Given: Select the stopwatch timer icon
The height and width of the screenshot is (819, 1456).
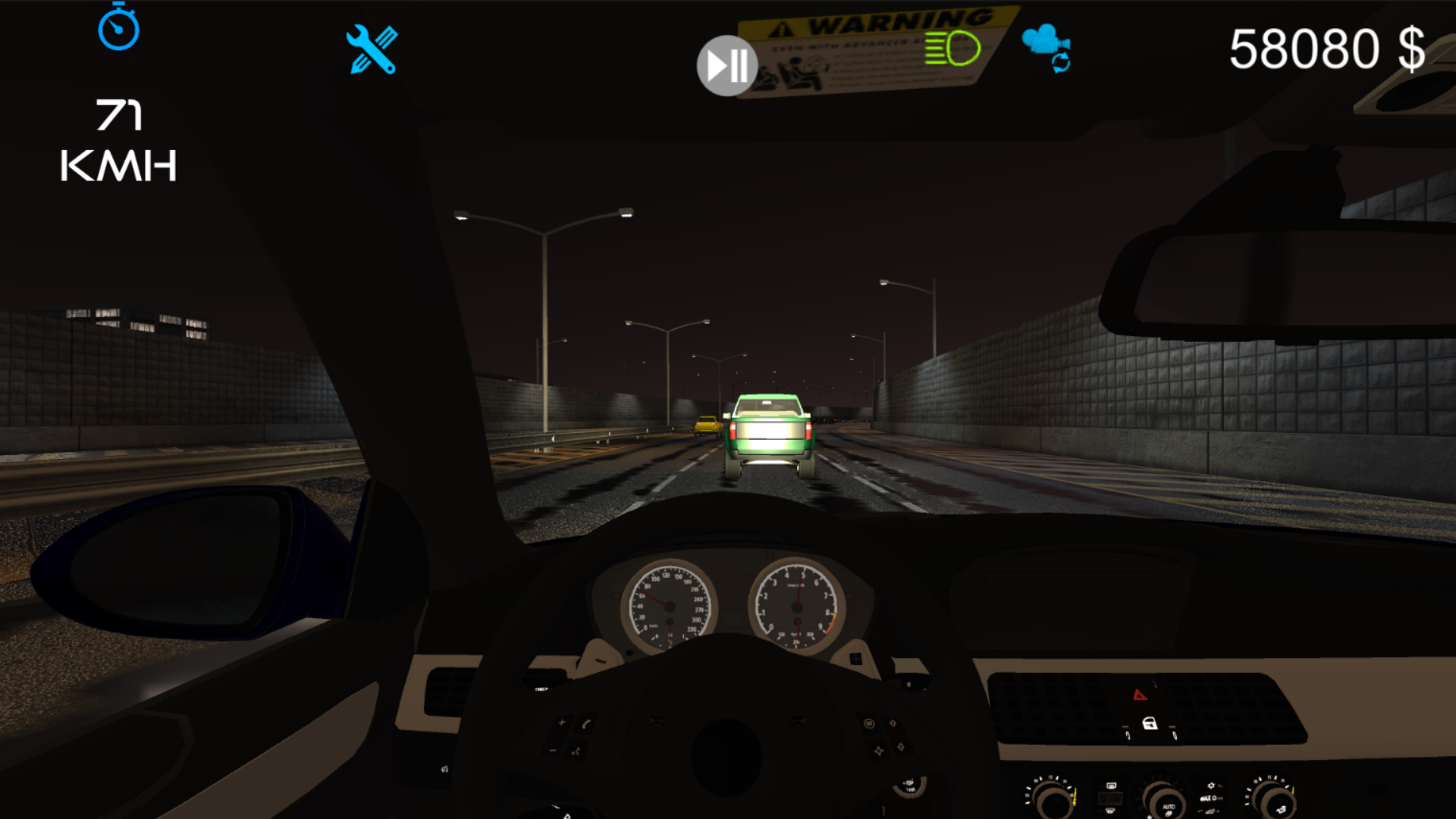Looking at the screenshot, I should pyautogui.click(x=118, y=29).
